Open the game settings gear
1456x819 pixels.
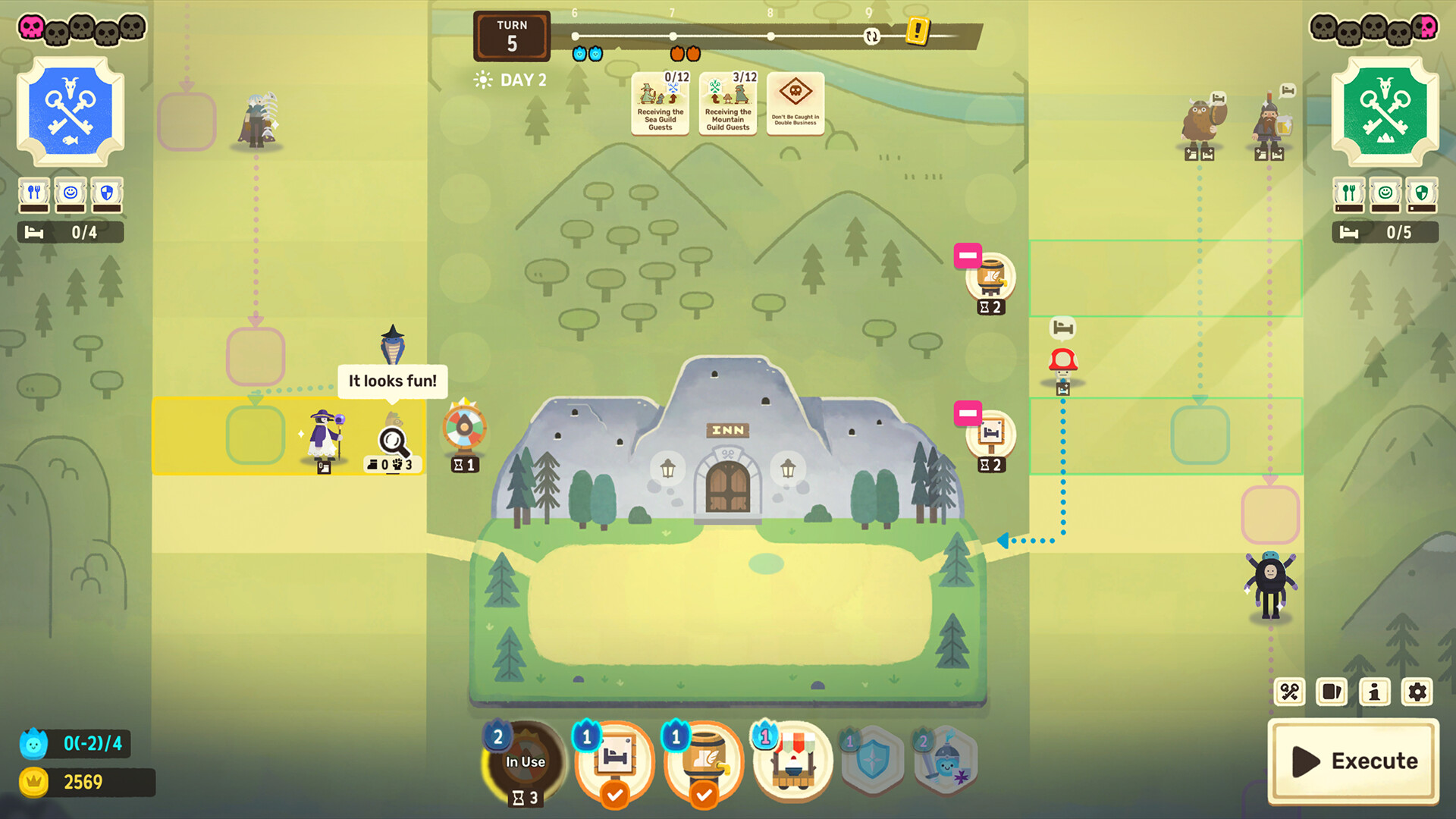tap(1417, 692)
